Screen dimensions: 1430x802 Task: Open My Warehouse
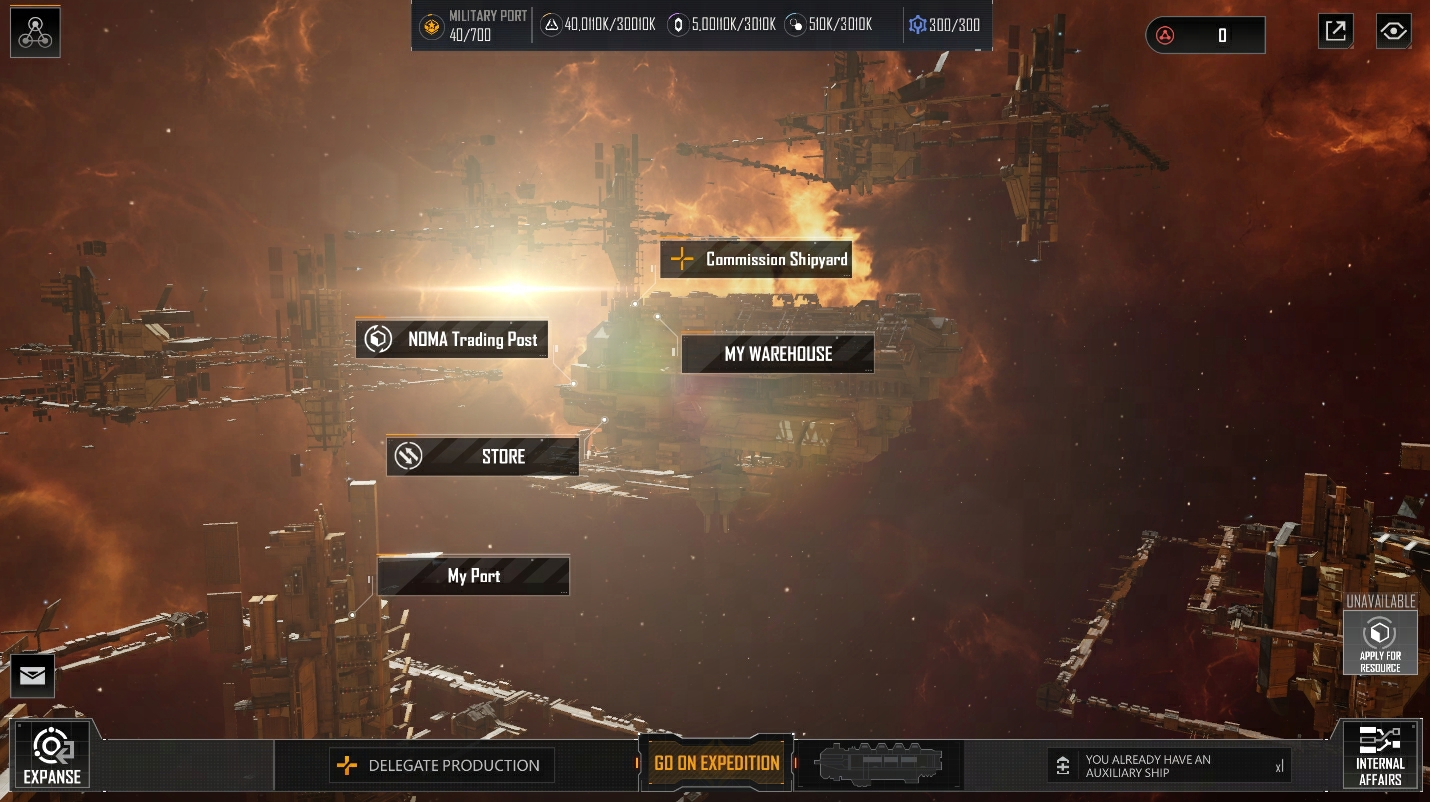point(778,354)
